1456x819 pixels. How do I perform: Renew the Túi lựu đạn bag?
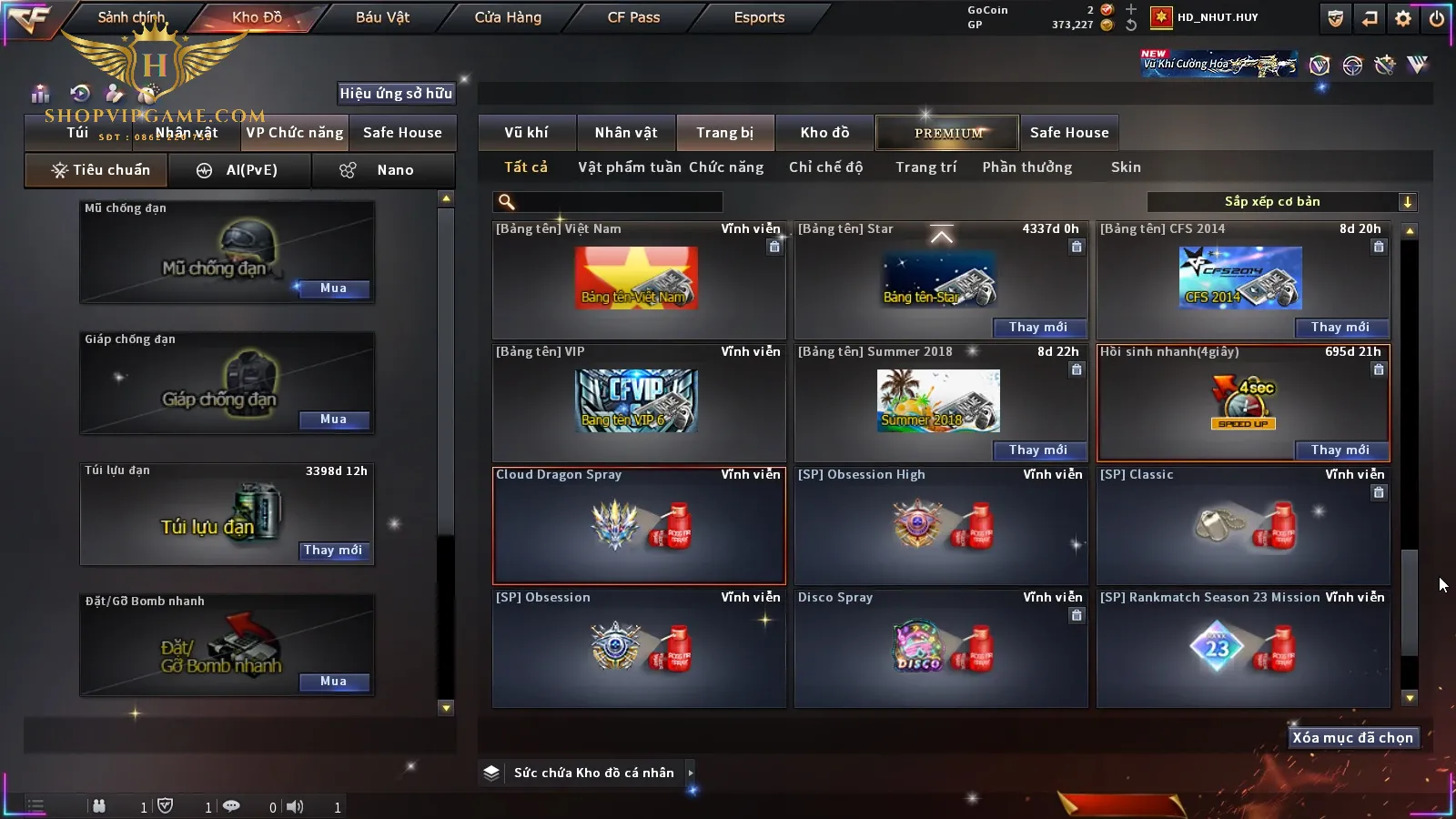coord(333,551)
